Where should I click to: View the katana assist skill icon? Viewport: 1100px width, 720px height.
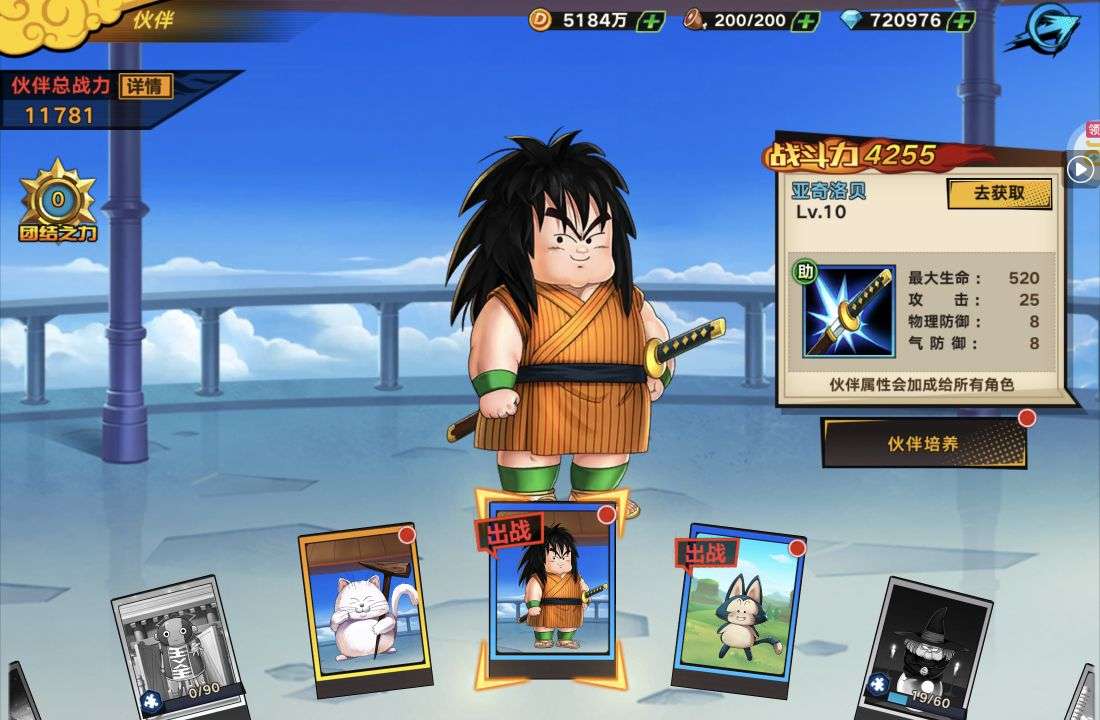point(850,310)
